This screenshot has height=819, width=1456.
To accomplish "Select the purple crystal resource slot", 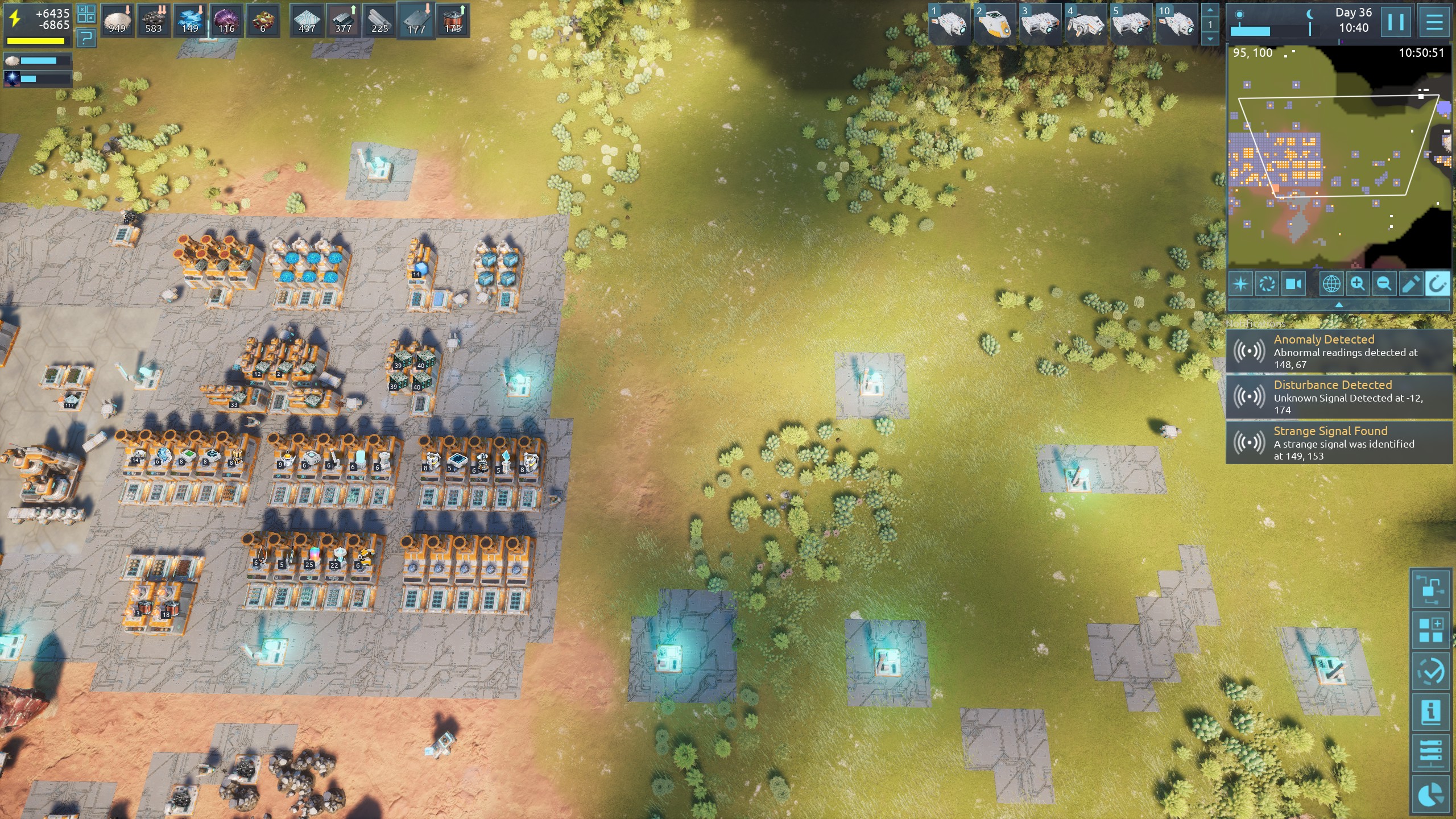I will point(226,20).
